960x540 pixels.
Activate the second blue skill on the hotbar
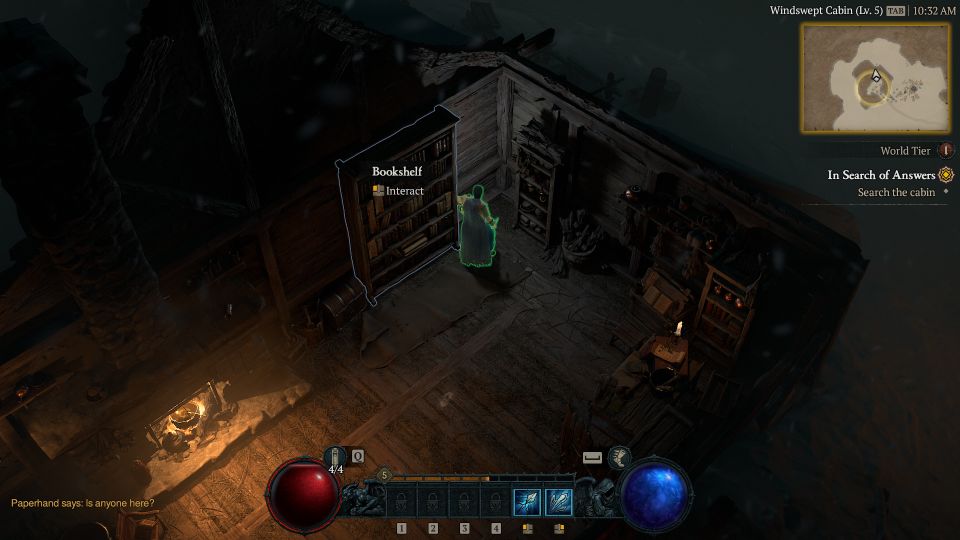tap(559, 501)
